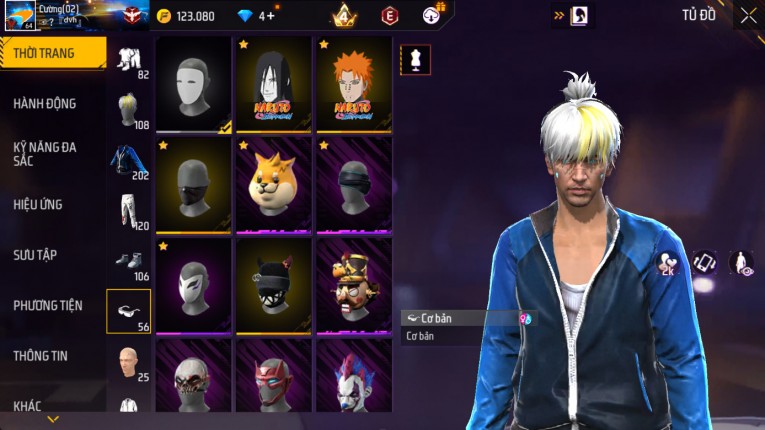This screenshot has height=430, width=765.
Task: Select the hair subcategory with 108 items
Action: click(x=128, y=110)
